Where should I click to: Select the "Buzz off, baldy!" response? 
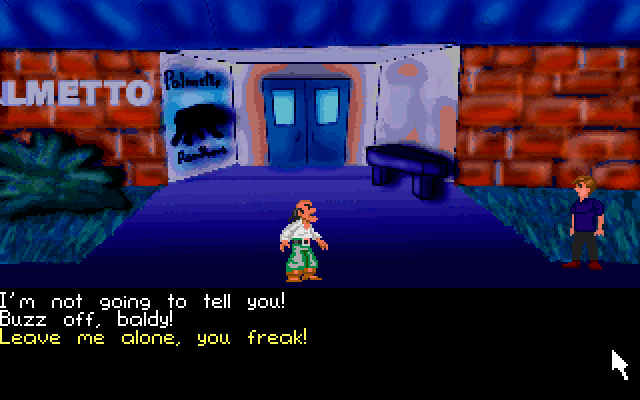pos(86,319)
